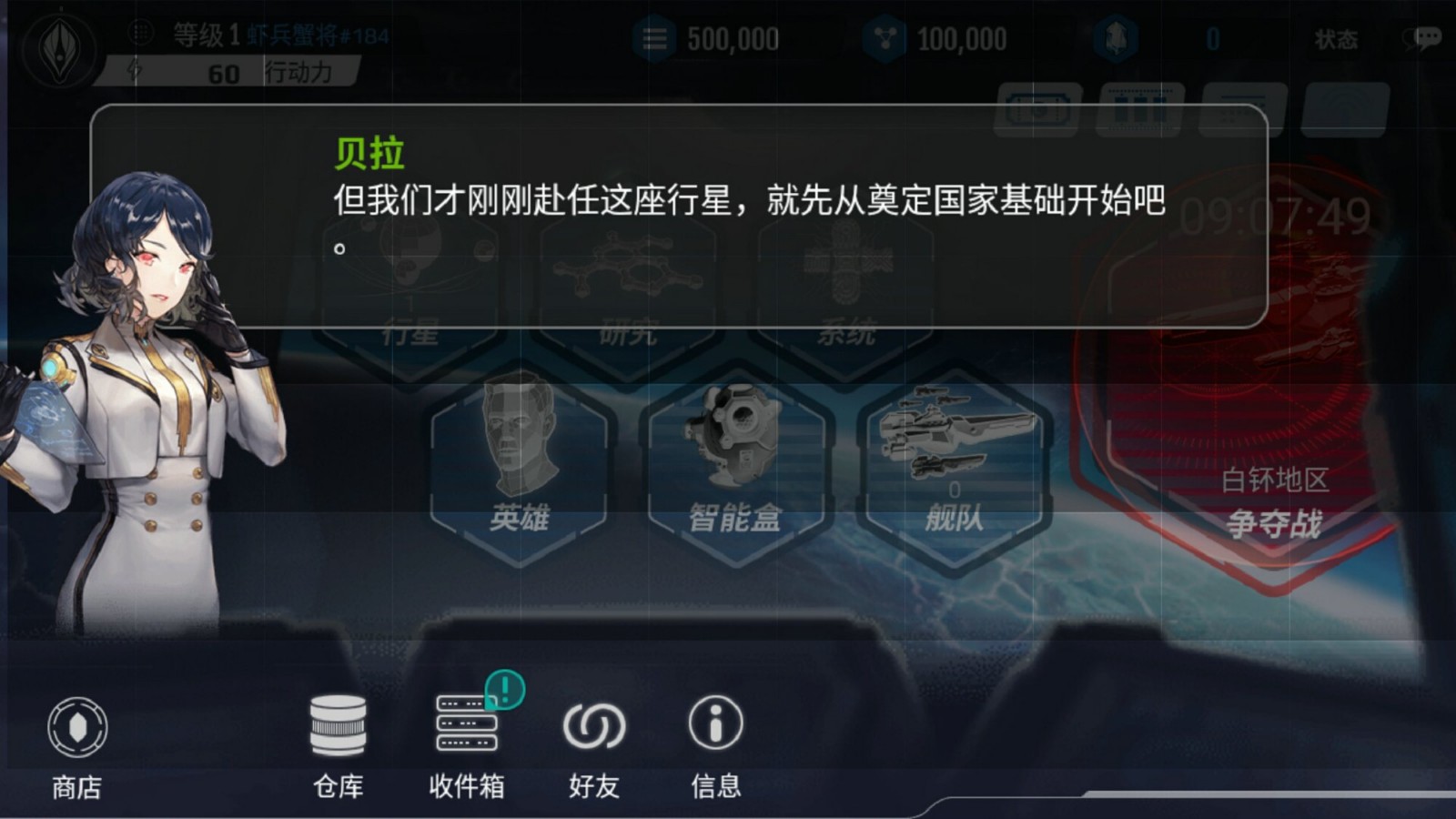The width and height of the screenshot is (1456, 819).
Task: Open the 好友 friends icon
Action: click(596, 723)
